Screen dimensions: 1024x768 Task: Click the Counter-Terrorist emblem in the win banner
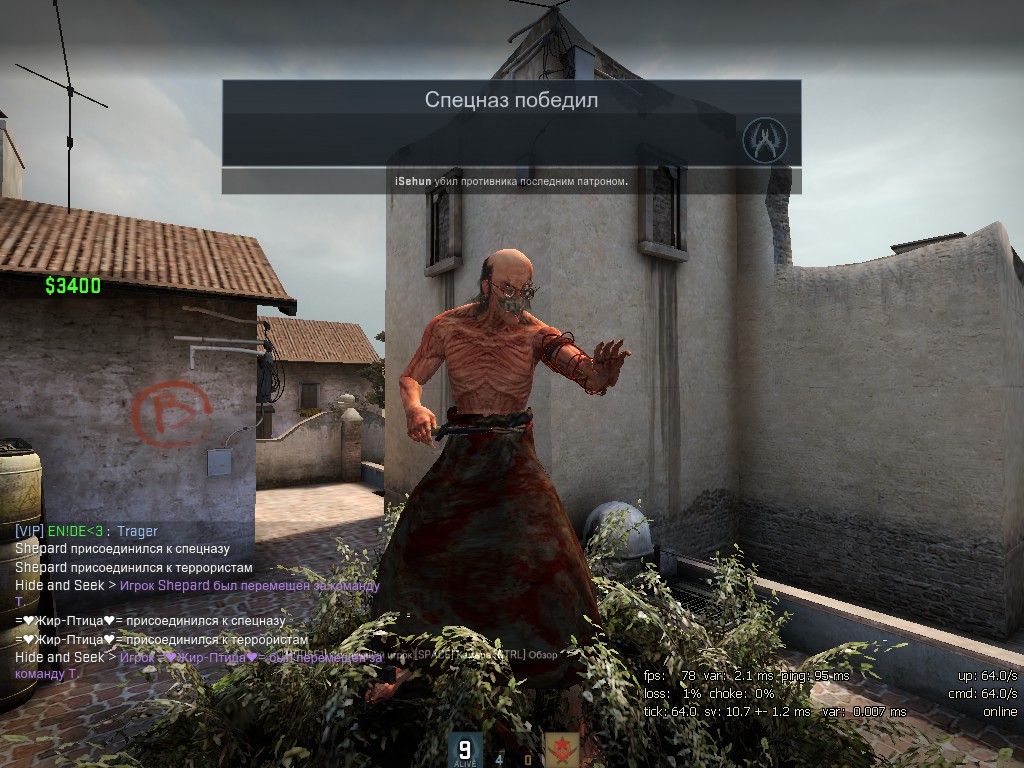coord(765,140)
